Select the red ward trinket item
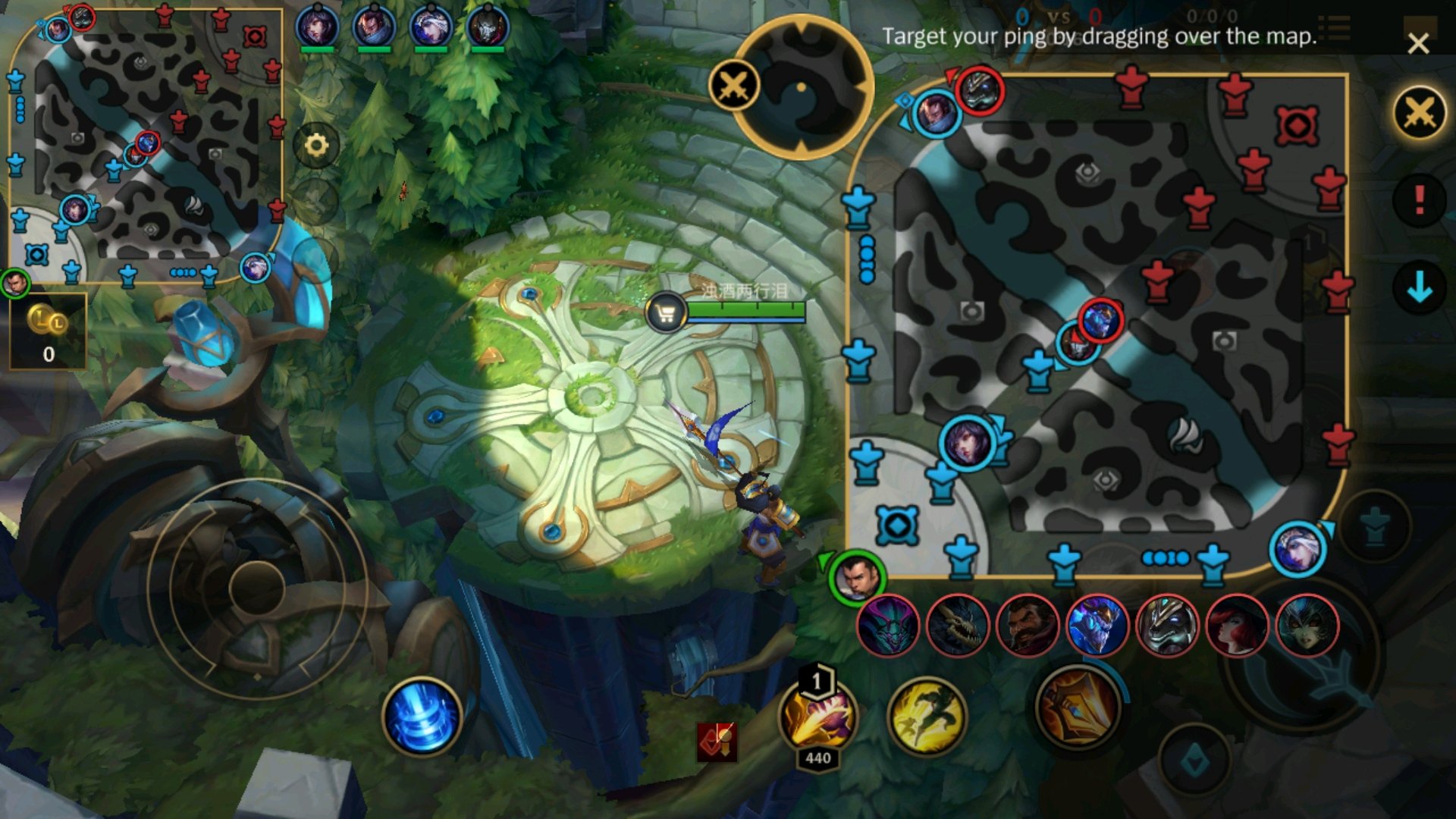Screen dimensions: 1456x819 [717, 740]
